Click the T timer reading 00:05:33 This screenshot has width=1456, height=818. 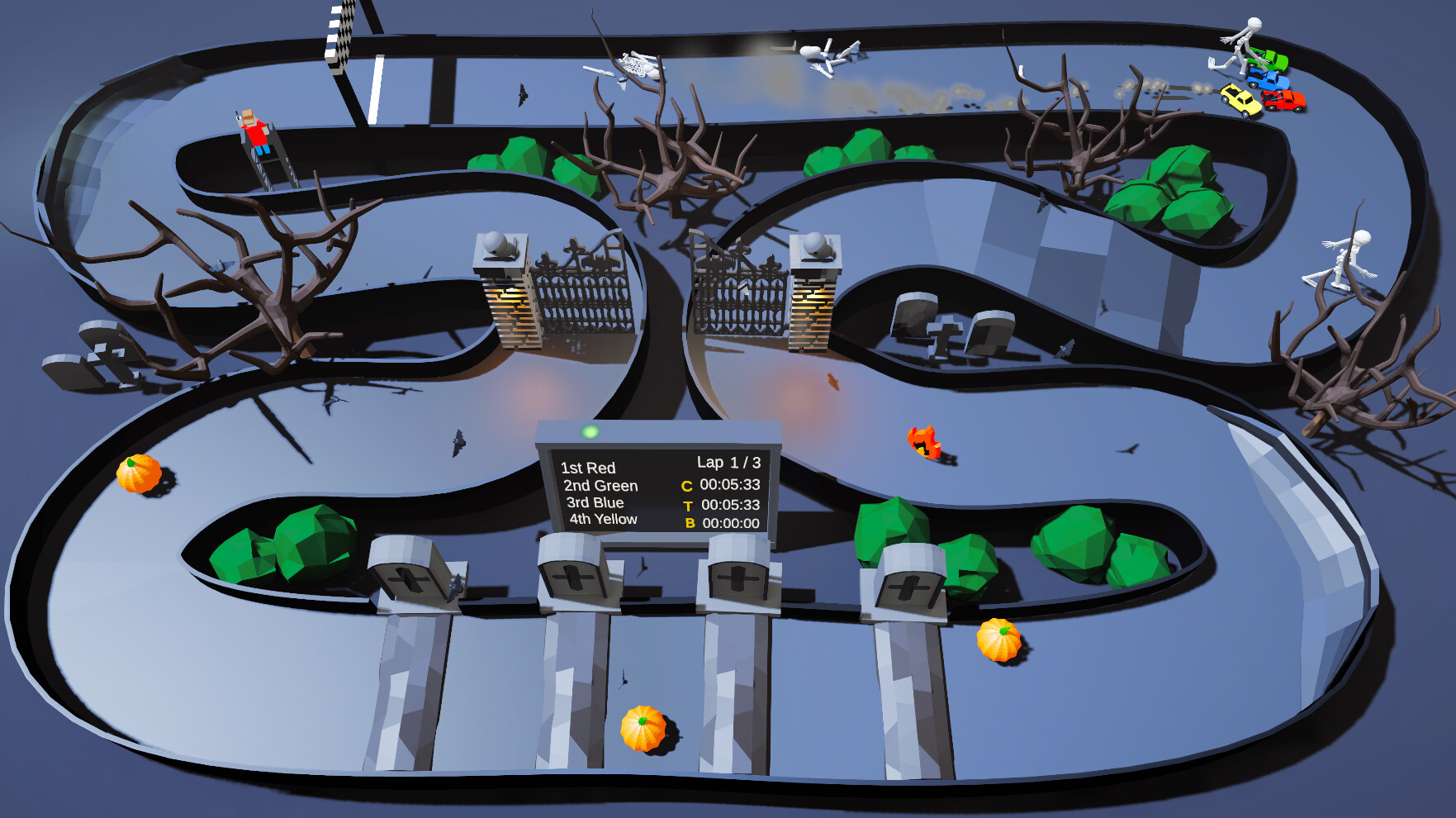pos(730,506)
